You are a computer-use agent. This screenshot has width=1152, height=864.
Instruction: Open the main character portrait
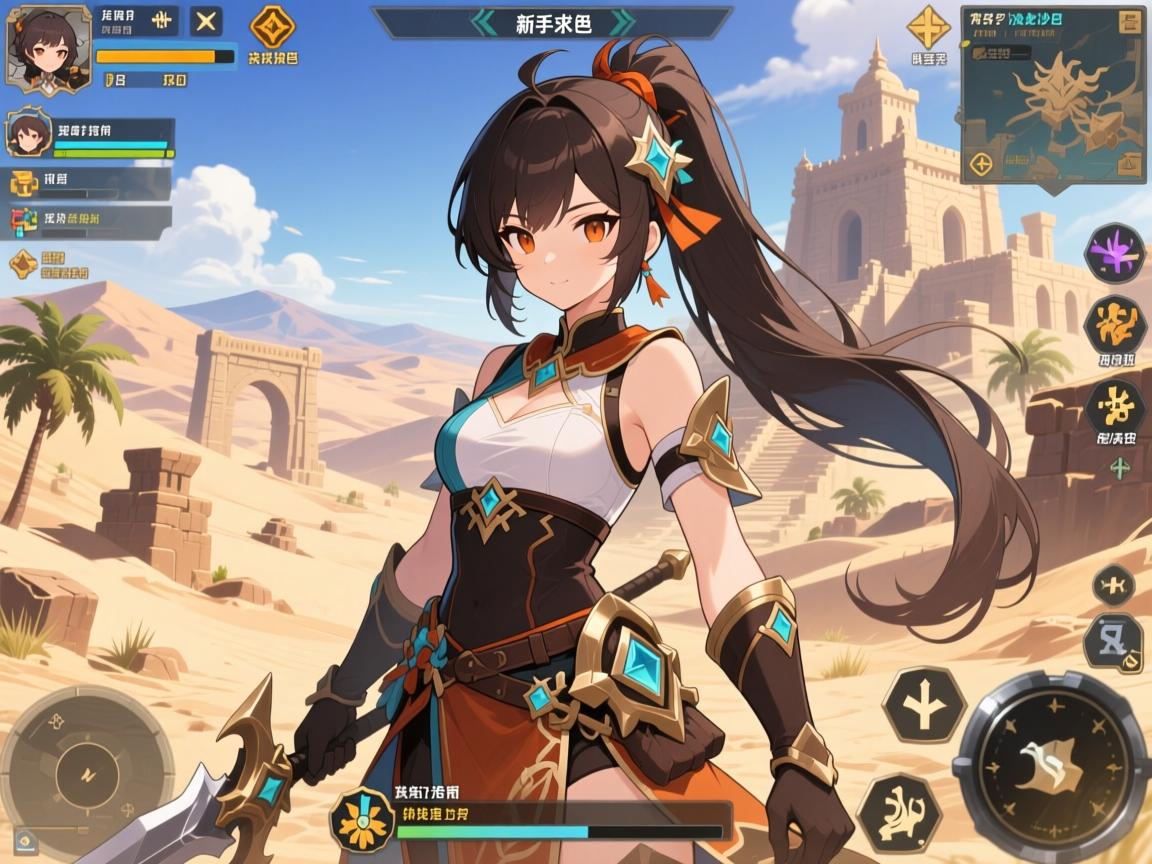point(49,50)
